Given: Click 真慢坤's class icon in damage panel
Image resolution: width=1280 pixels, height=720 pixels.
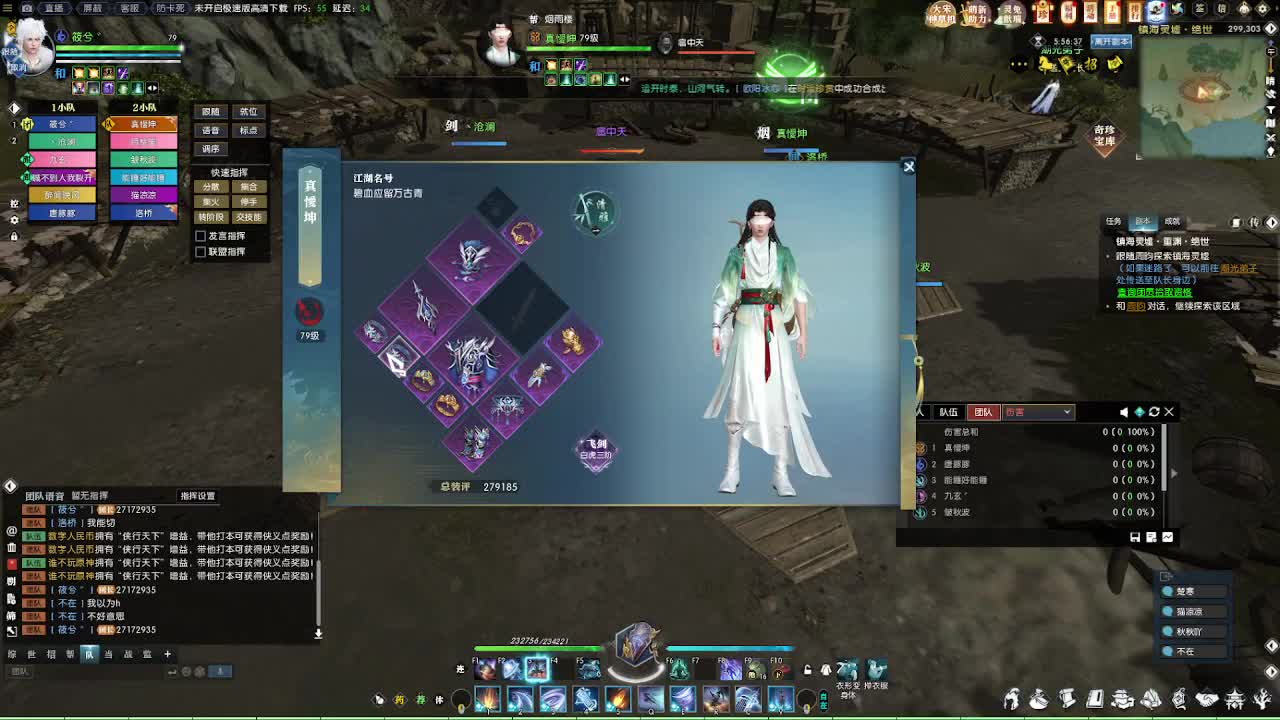Looking at the screenshot, I should coord(921,448).
